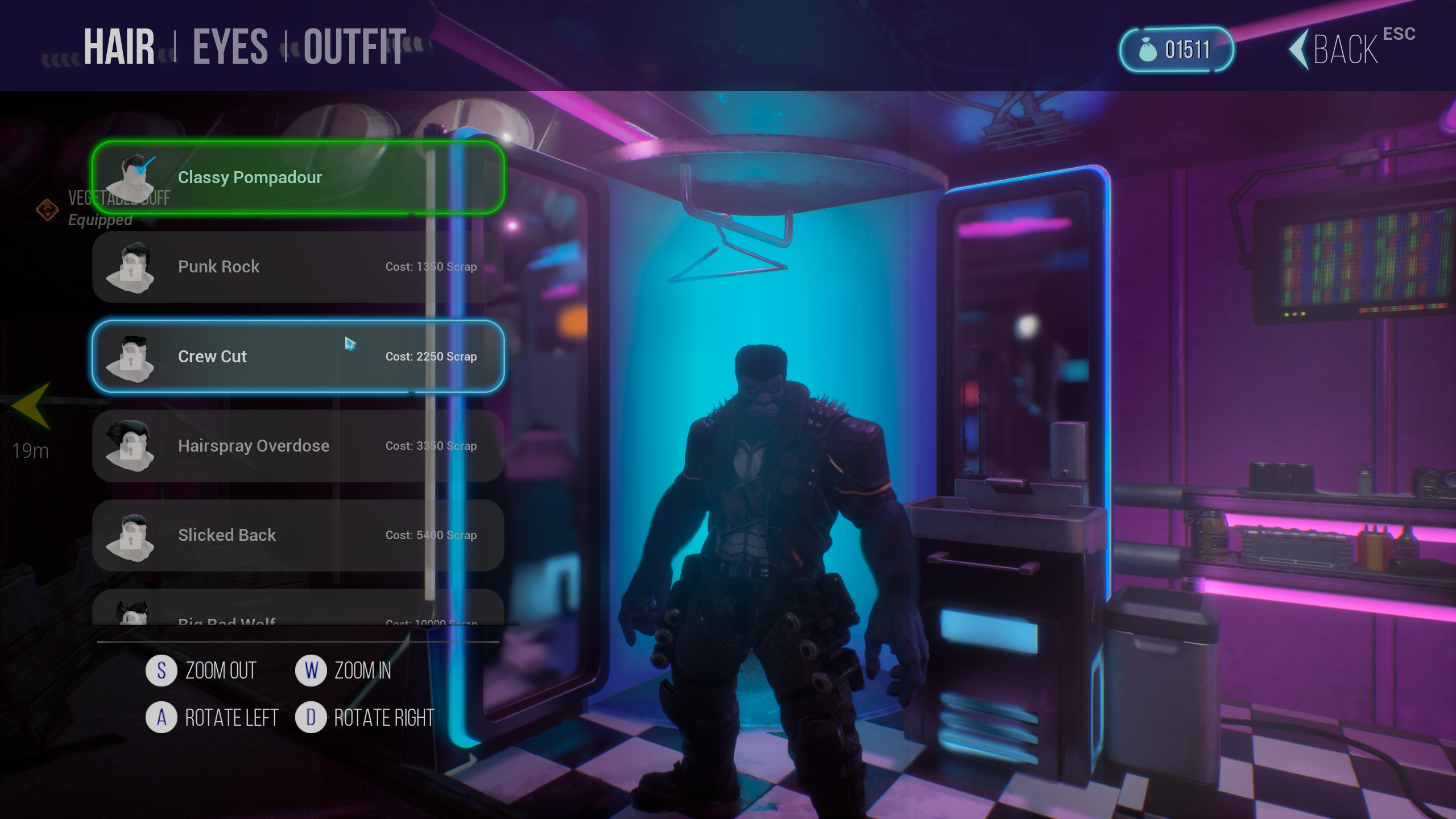Click the hairstyle list scrollbar
This screenshot has width=1456, height=819.
pos(431,375)
